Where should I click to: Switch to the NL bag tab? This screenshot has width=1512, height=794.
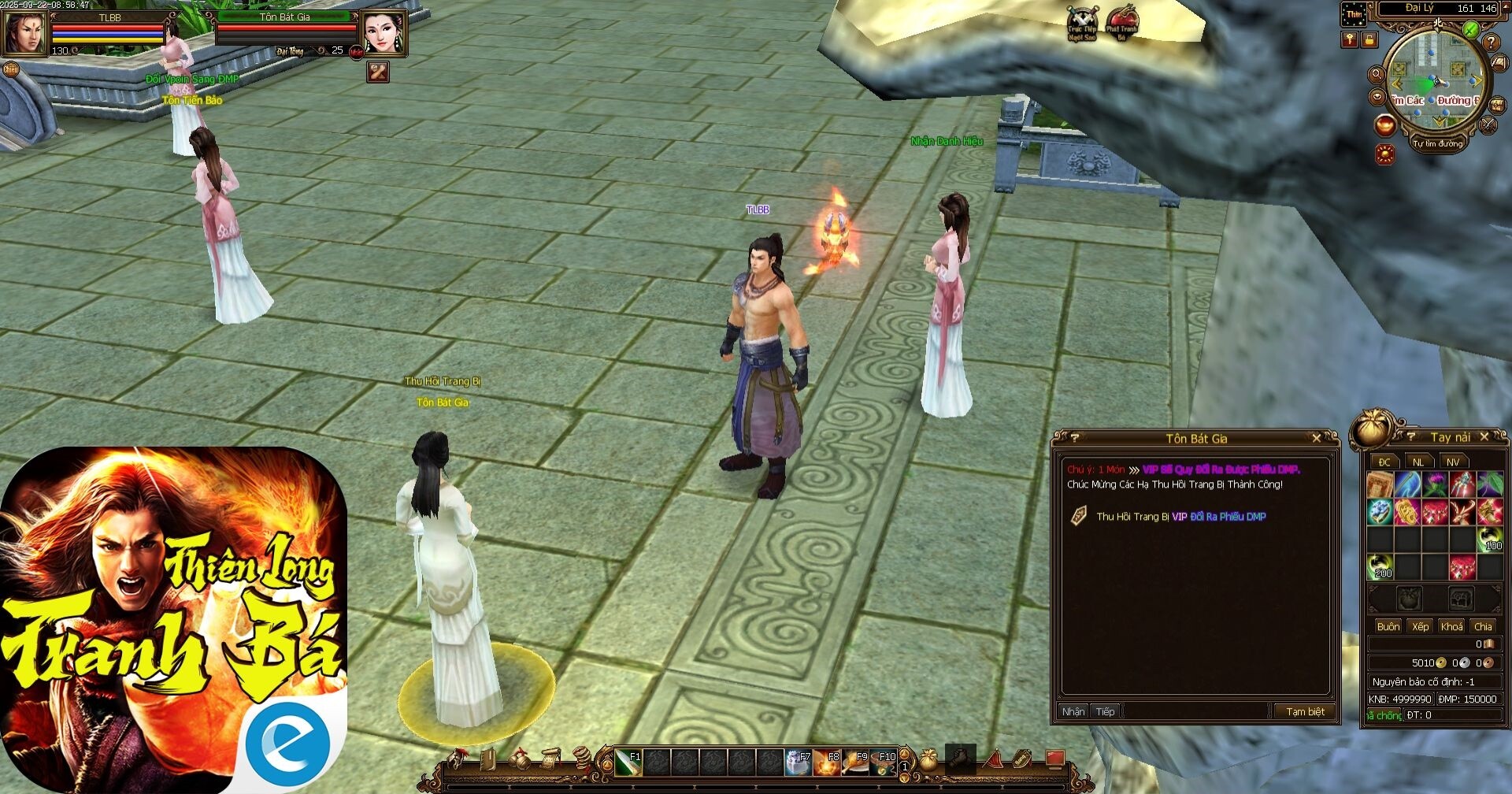[x=1418, y=462]
